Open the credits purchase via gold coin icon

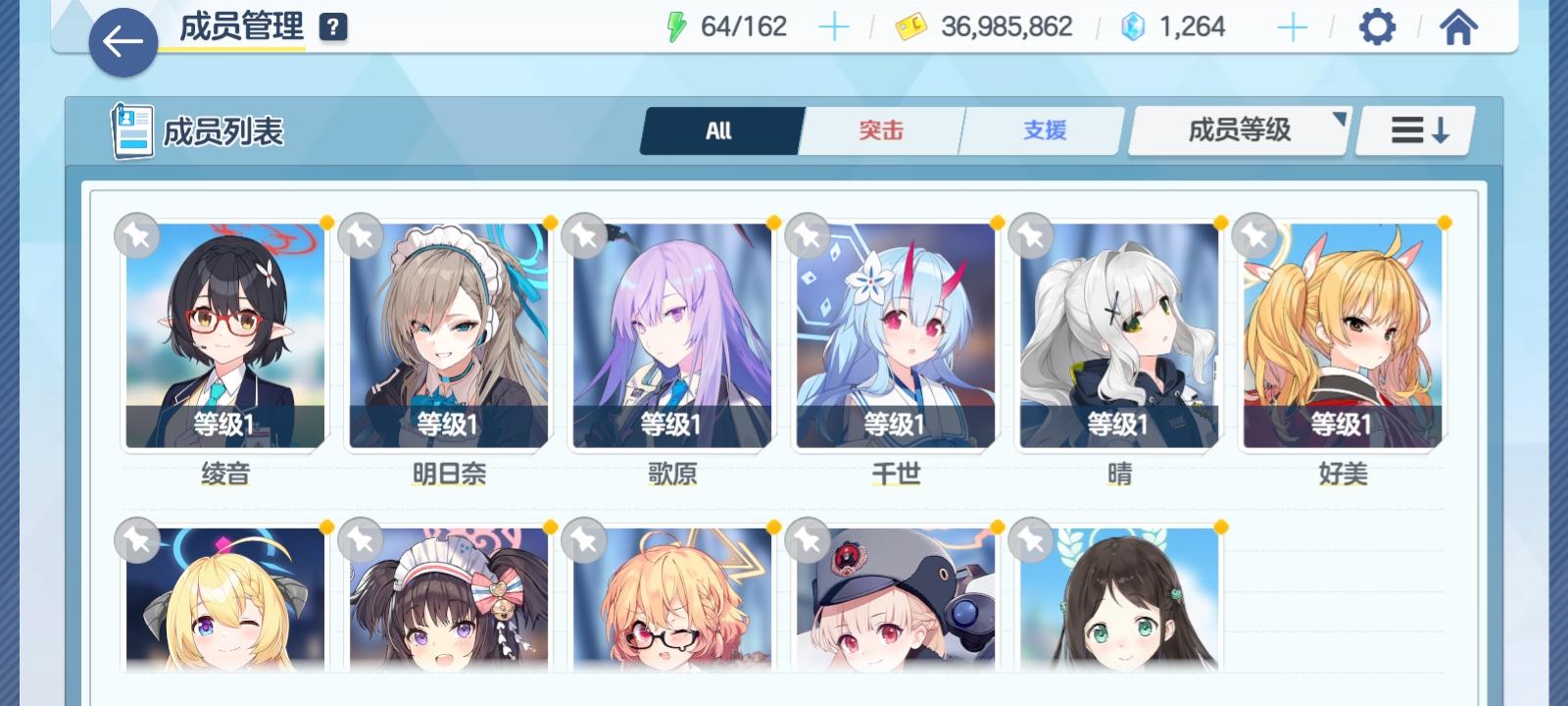click(912, 26)
